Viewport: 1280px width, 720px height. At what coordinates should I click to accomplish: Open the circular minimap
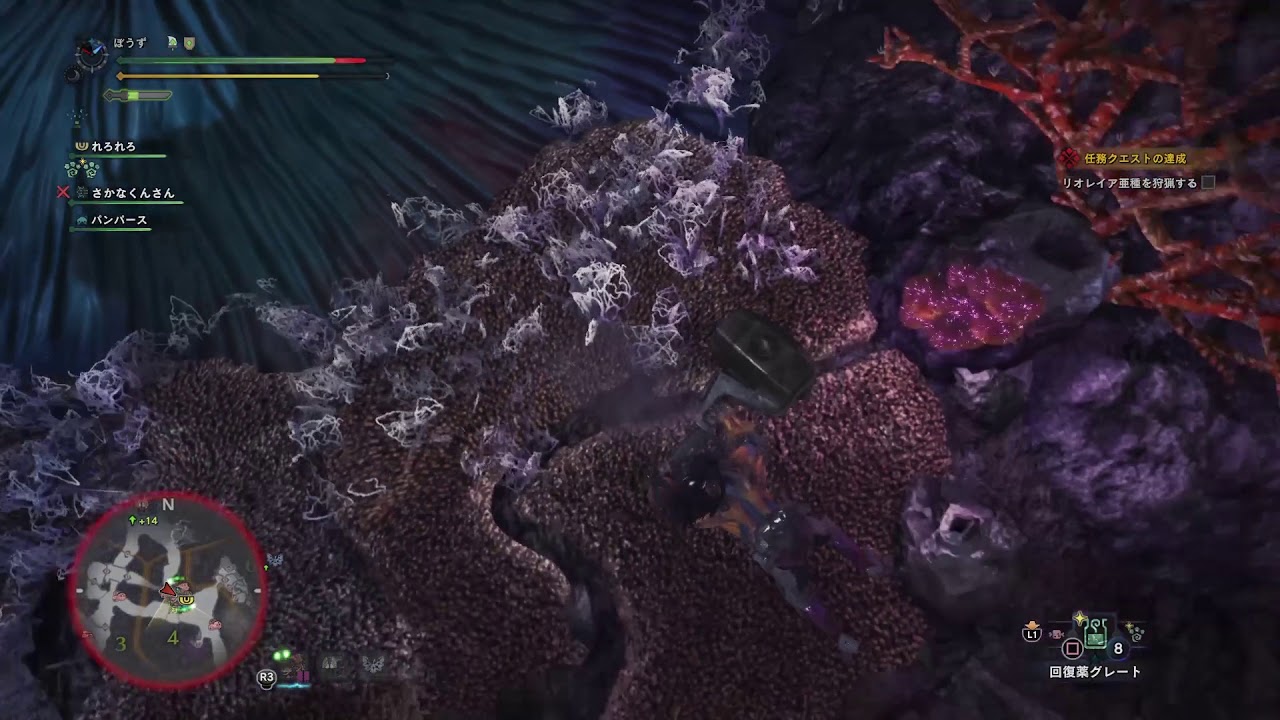click(x=168, y=590)
